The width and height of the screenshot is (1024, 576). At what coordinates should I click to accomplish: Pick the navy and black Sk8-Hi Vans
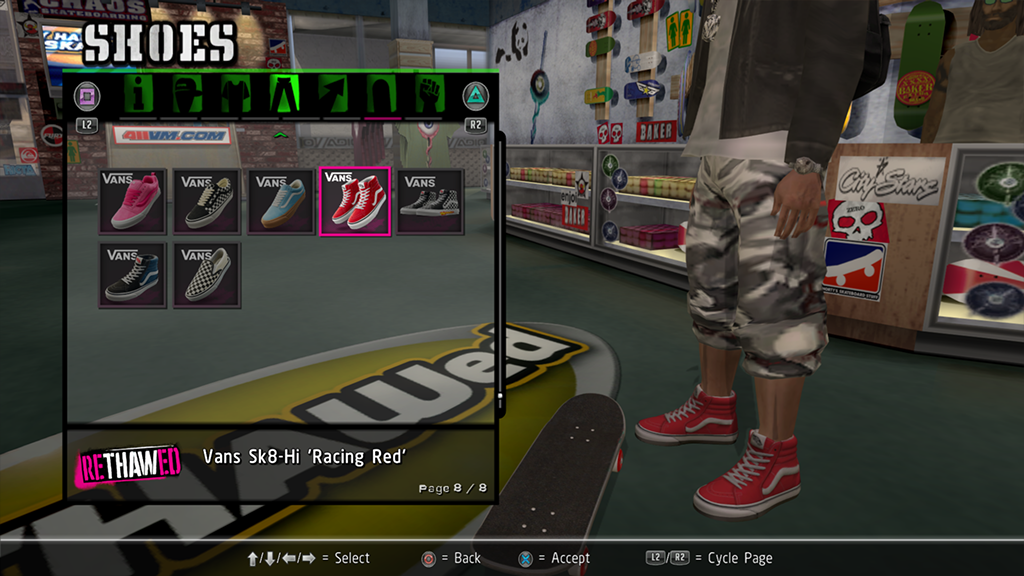[x=133, y=275]
